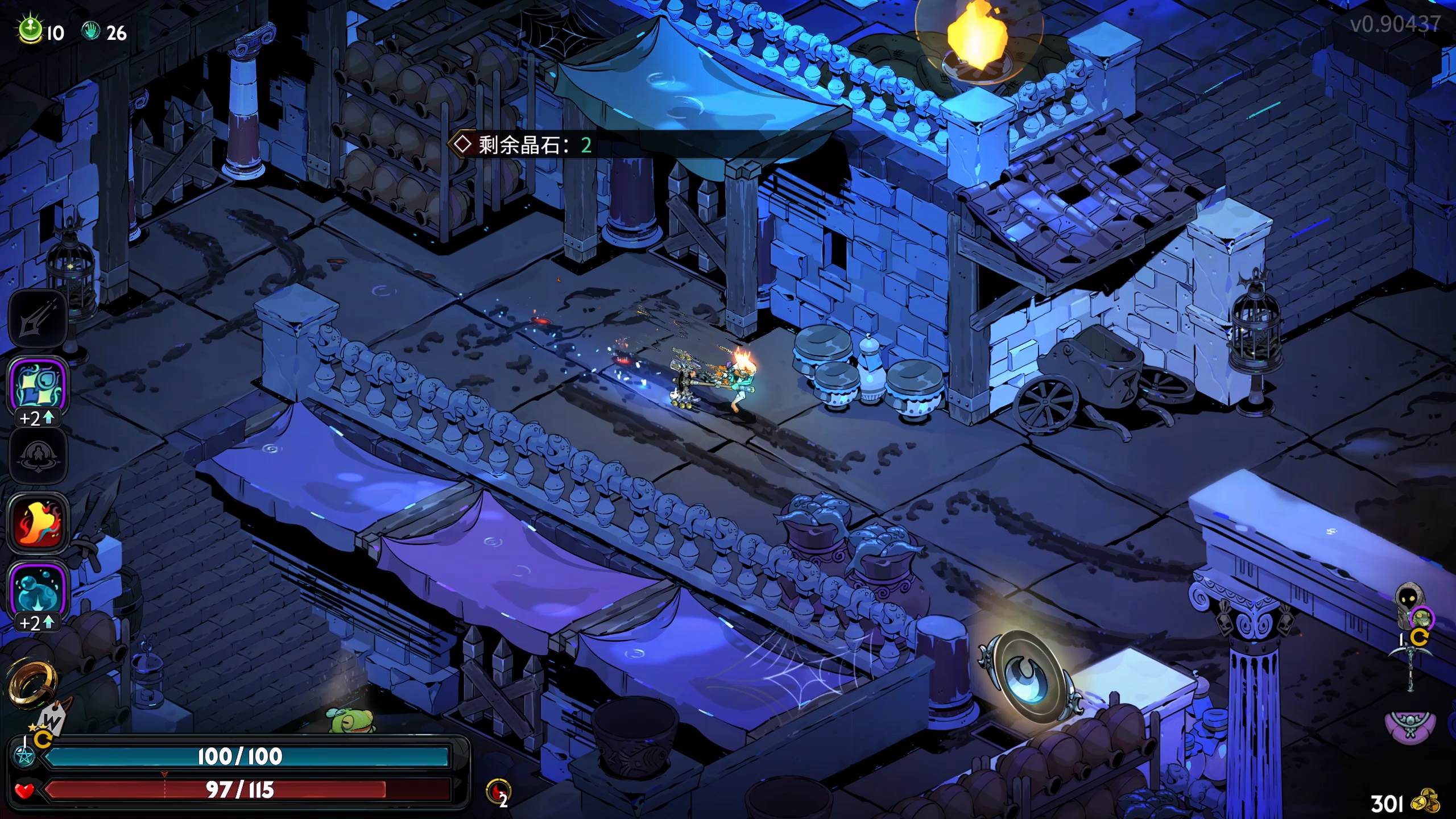The width and height of the screenshot is (1456, 819).
Task: Inspect the blue special boon icon
Action: (38, 387)
